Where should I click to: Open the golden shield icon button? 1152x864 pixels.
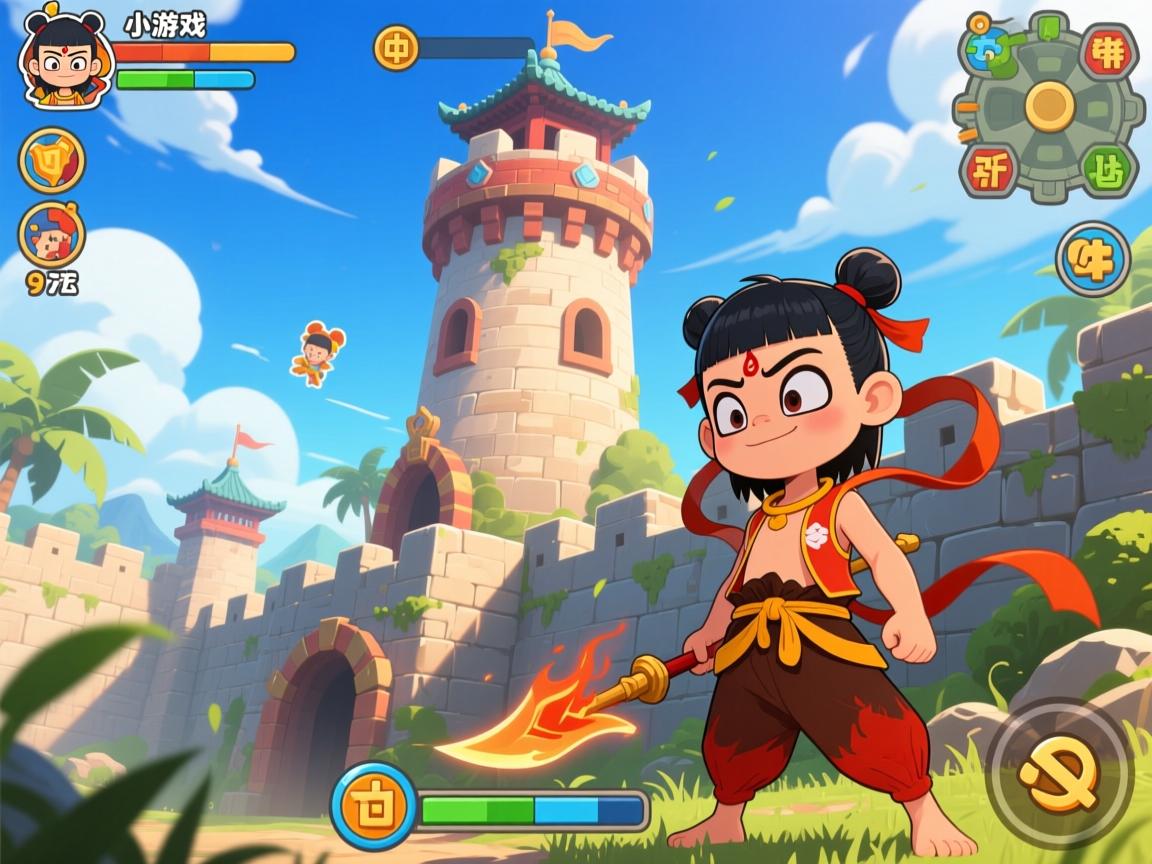[x=52, y=161]
